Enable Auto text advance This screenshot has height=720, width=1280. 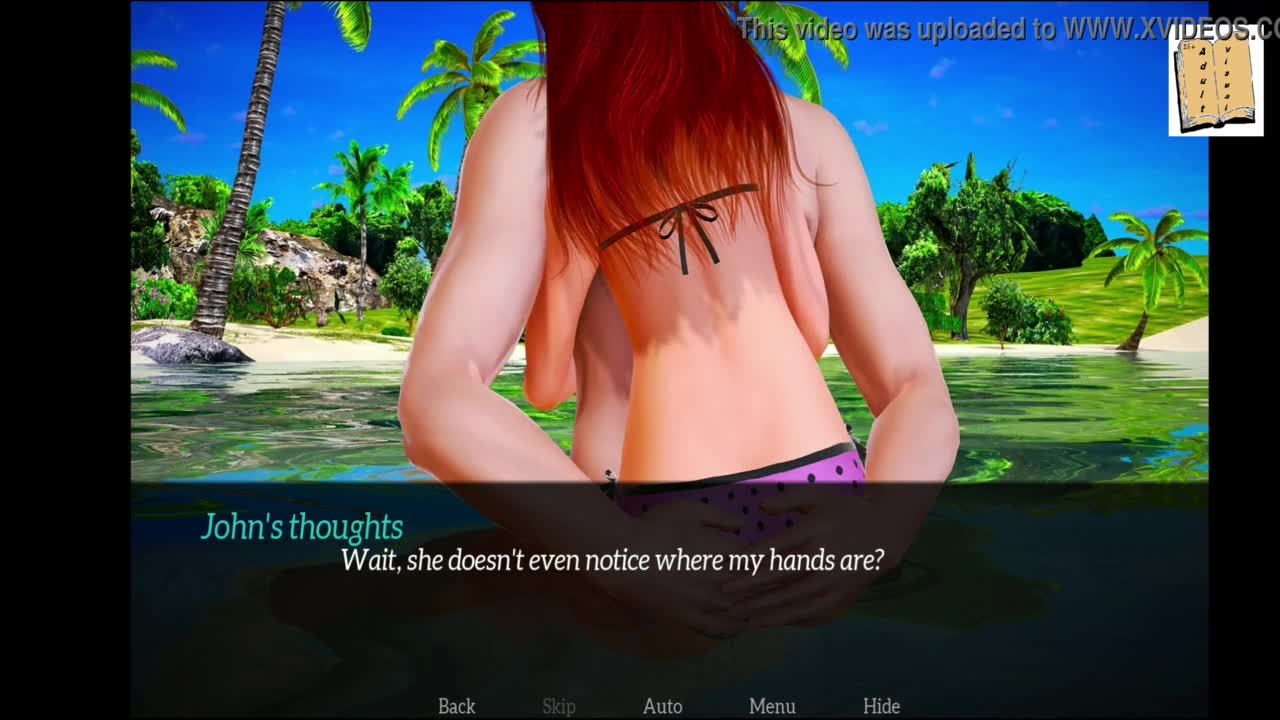[662, 706]
